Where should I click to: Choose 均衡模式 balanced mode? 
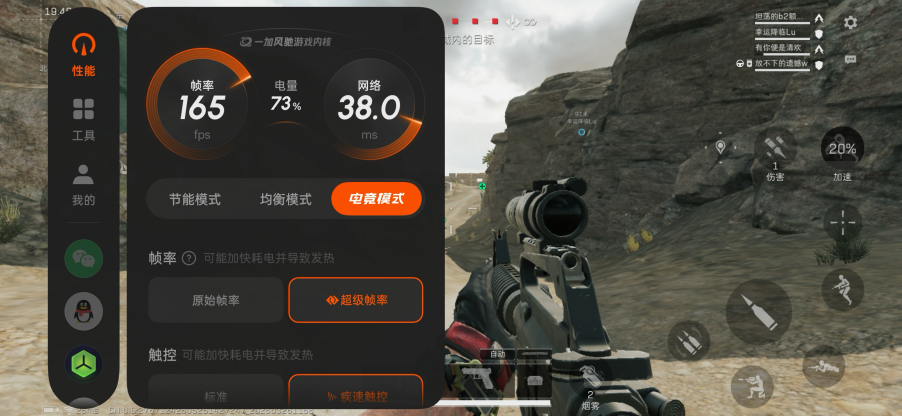(285, 199)
